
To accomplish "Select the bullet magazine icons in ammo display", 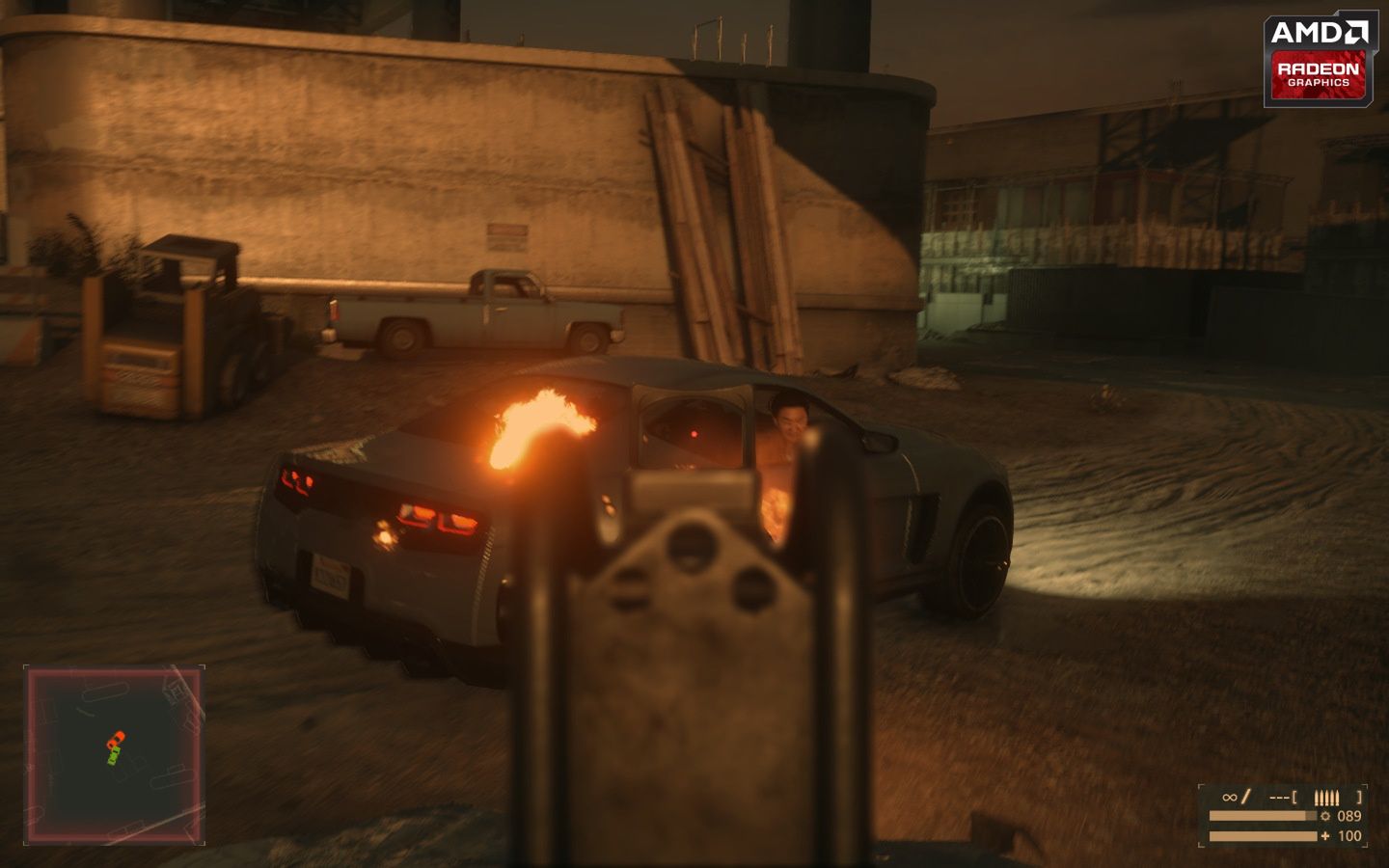I will (x=1326, y=798).
